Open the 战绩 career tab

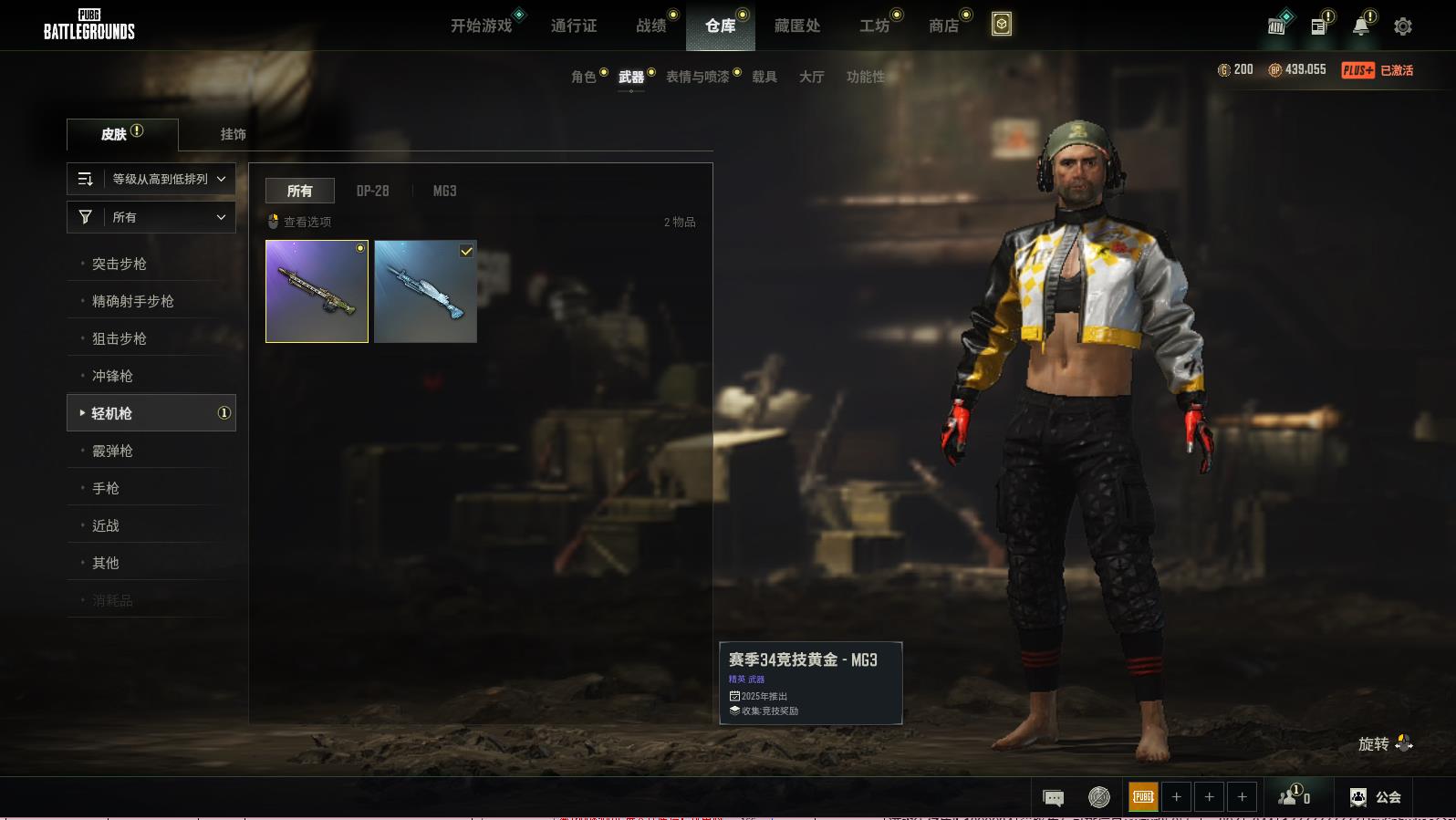(x=651, y=26)
